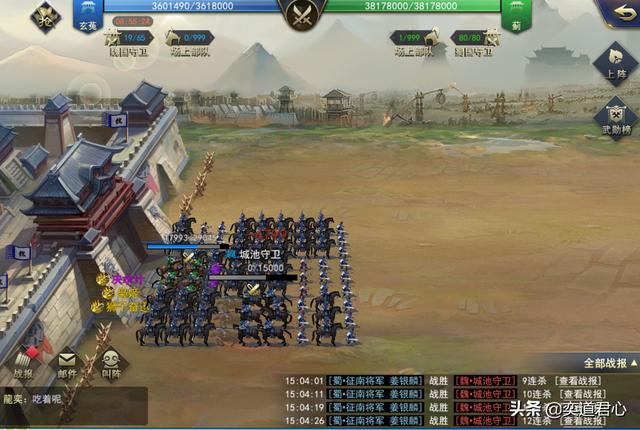Screen dimensions: 640x430
Task: Open the 武勋榜 ranking board
Action: [618, 117]
